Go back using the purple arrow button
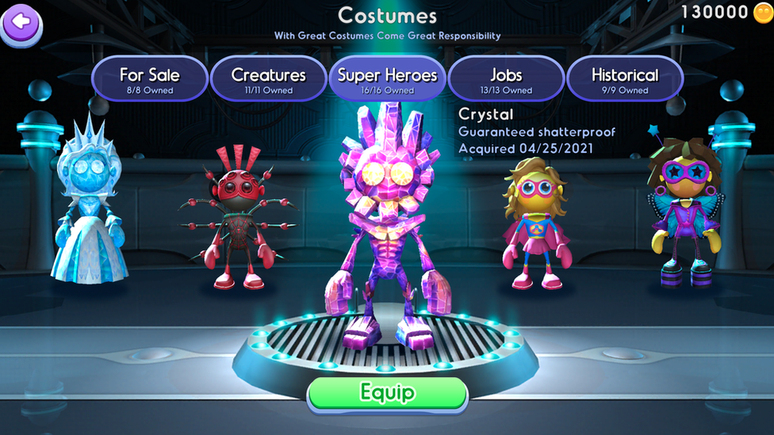 pyautogui.click(x=21, y=20)
